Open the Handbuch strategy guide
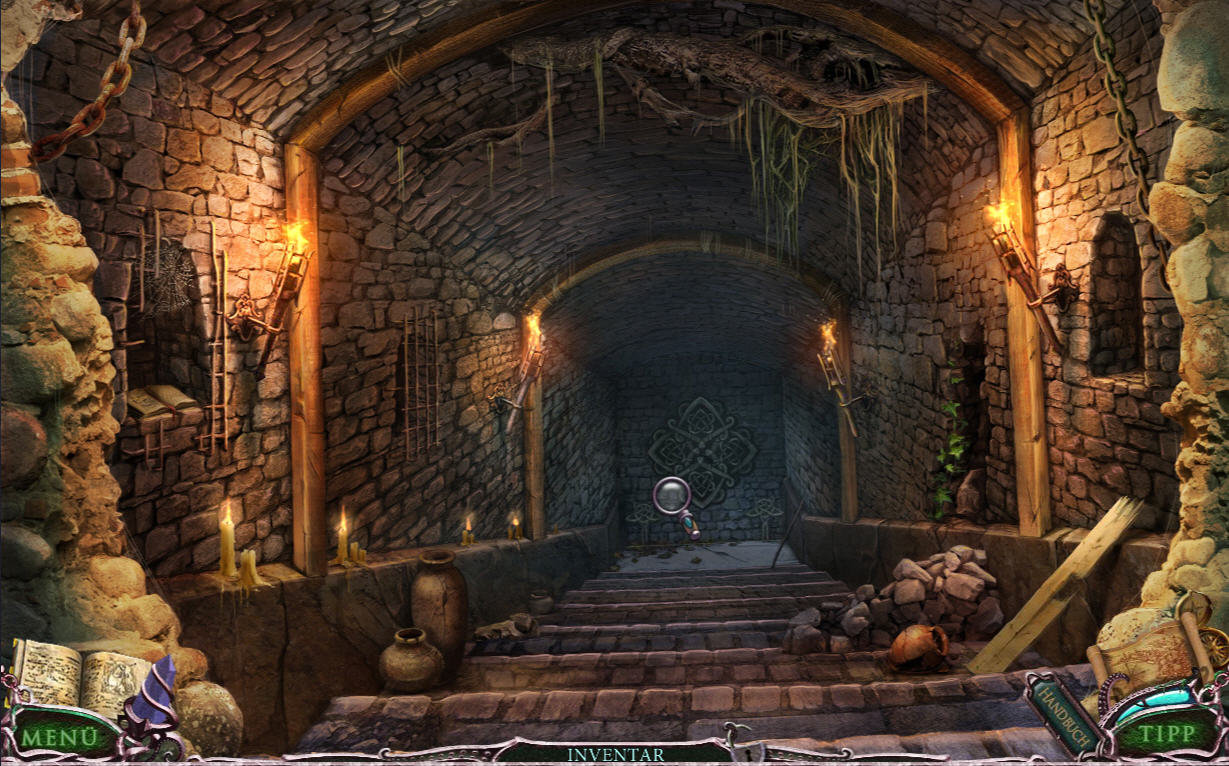Image resolution: width=1229 pixels, height=766 pixels. [x=1063, y=711]
